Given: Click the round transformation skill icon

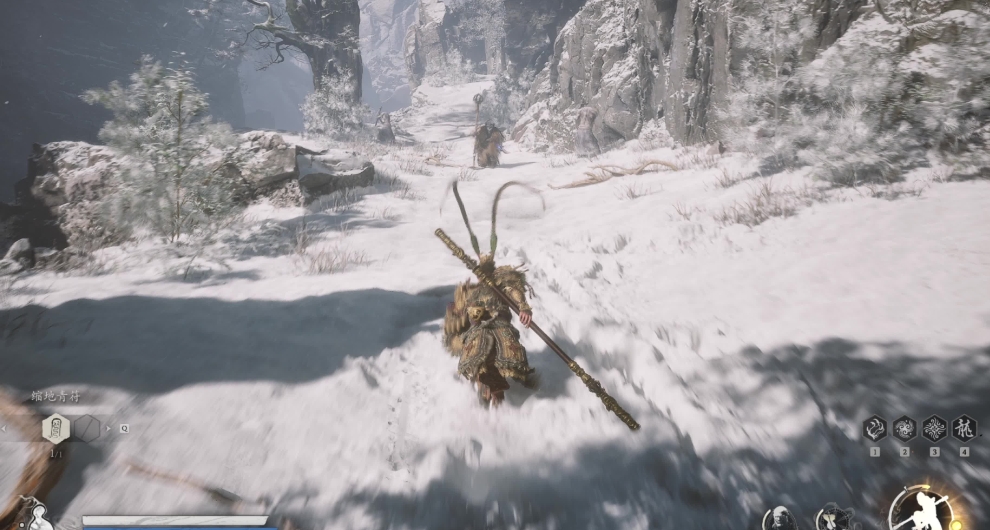Looking at the screenshot, I should coord(832,517).
